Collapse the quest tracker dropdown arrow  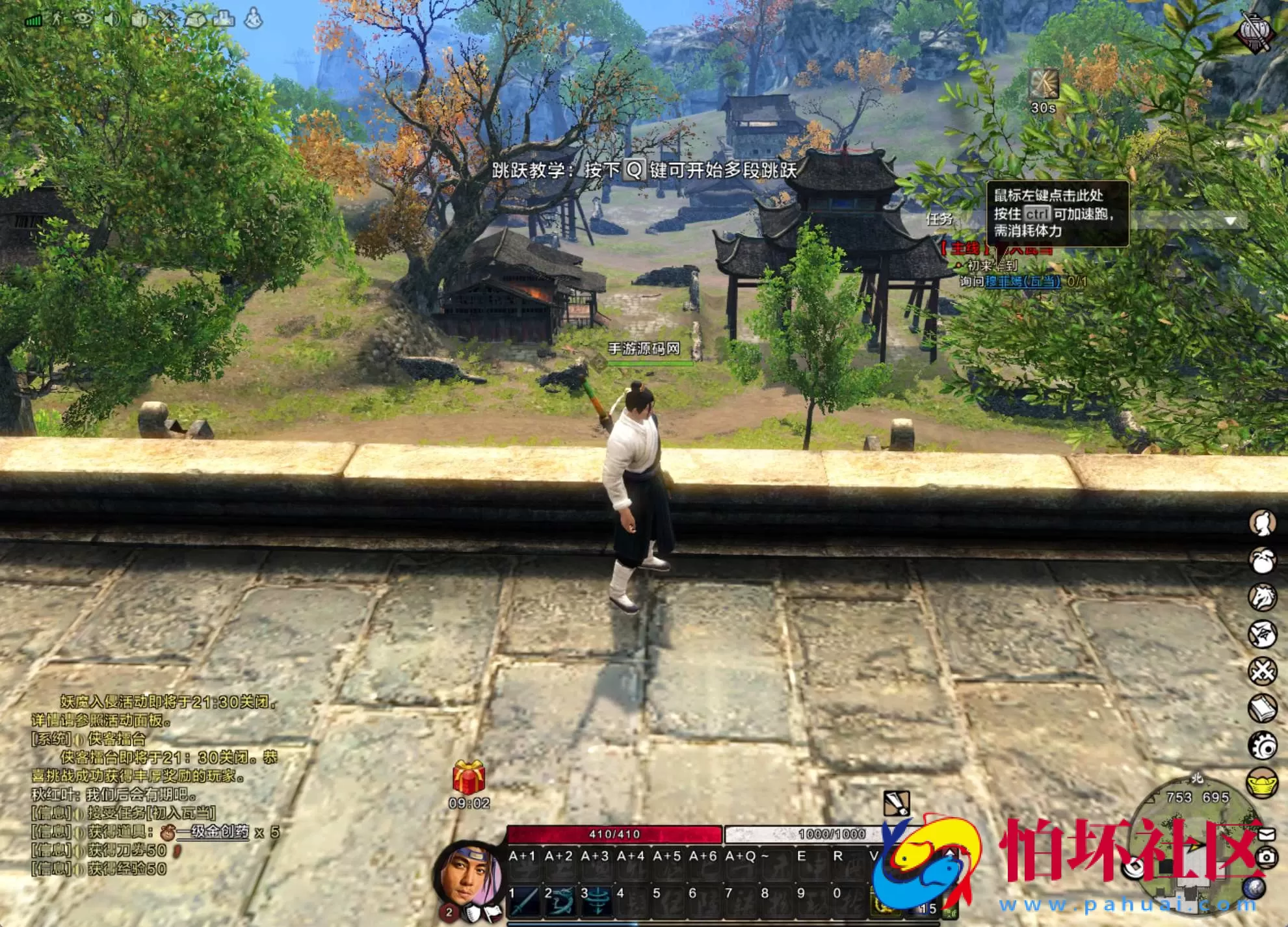[x=1230, y=221]
